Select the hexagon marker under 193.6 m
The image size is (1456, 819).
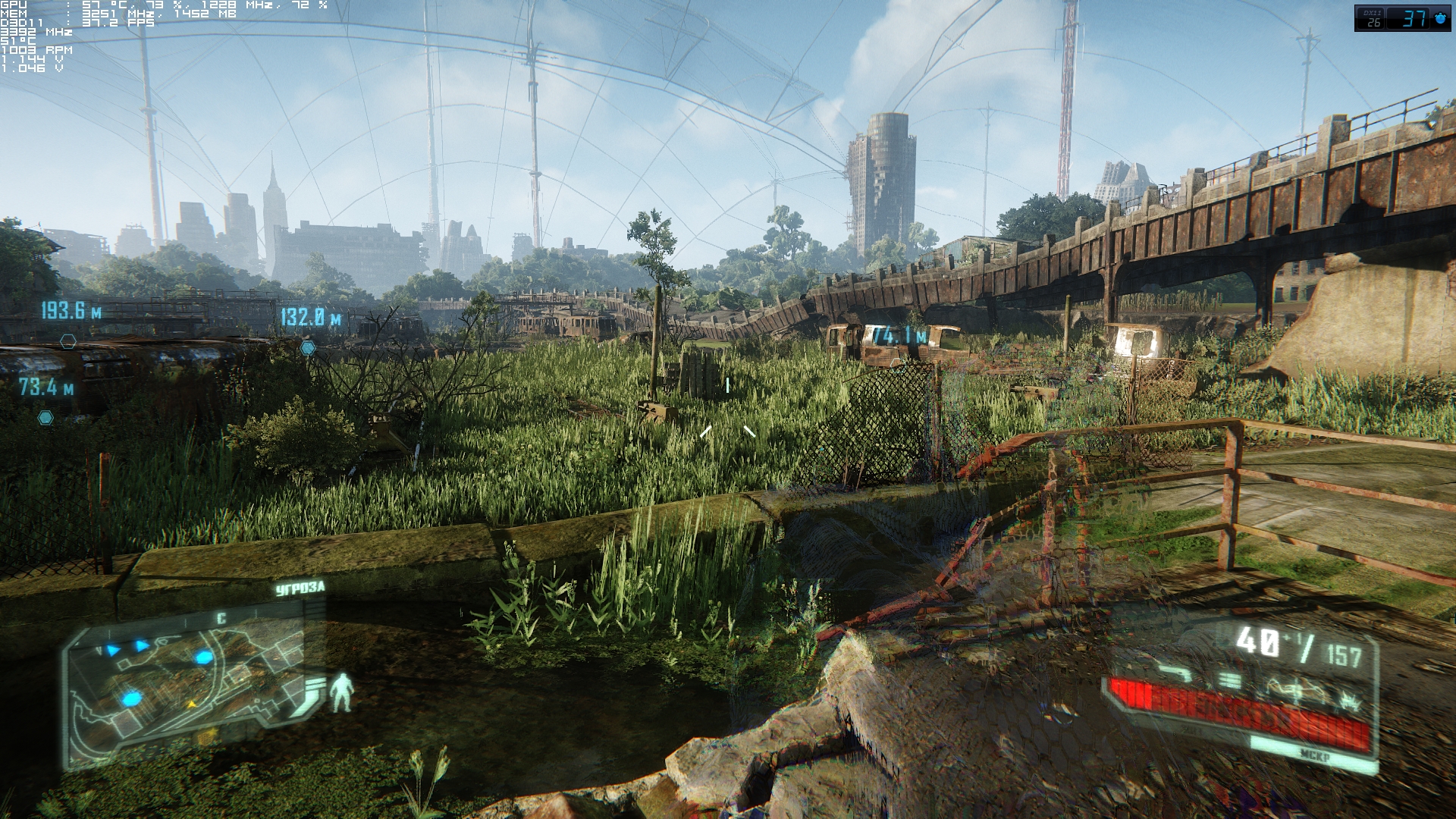coord(68,341)
